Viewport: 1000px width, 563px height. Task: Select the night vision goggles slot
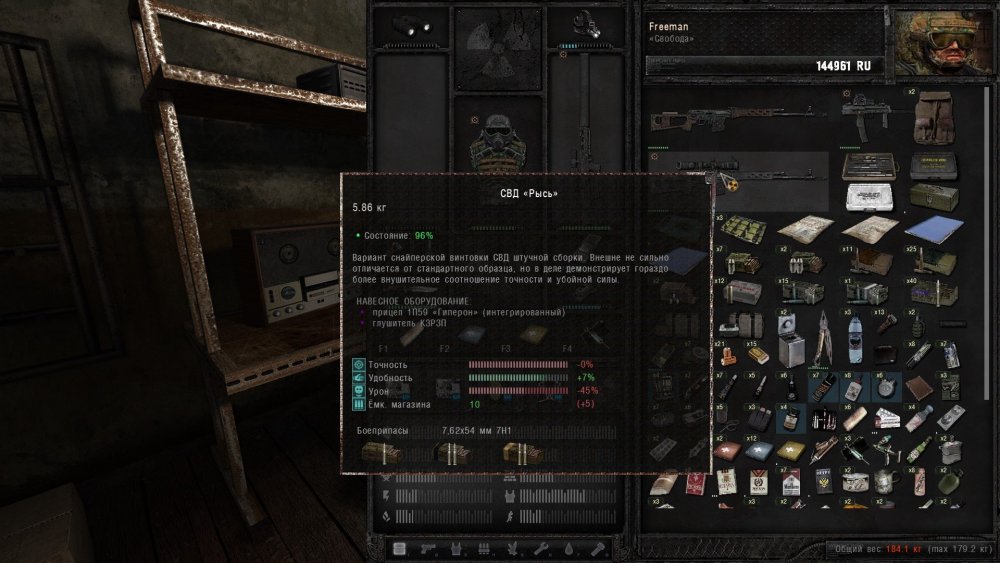click(x=409, y=25)
